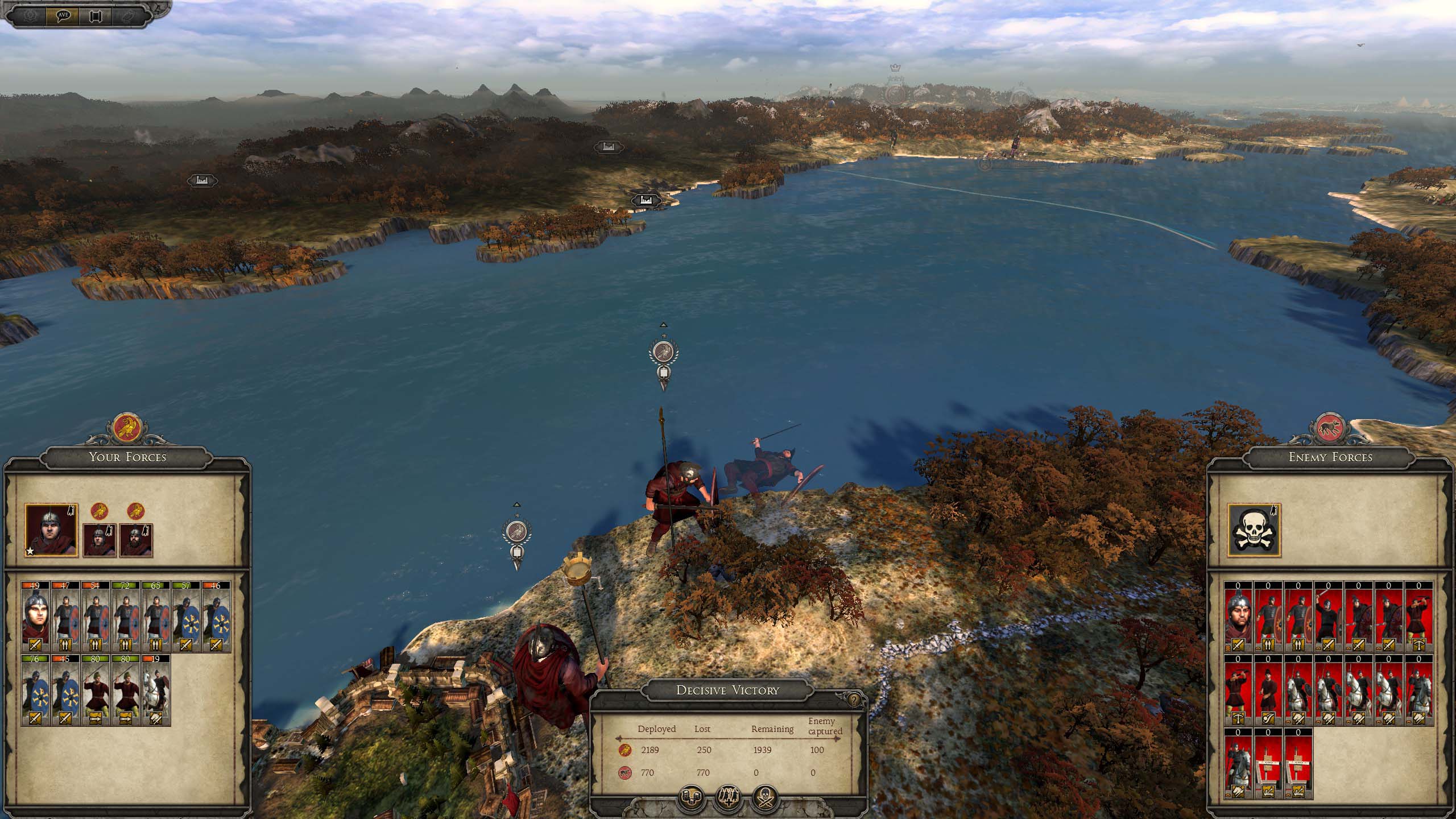Select the spearmen unit card showing 72
The image size is (1456, 819).
(125, 617)
